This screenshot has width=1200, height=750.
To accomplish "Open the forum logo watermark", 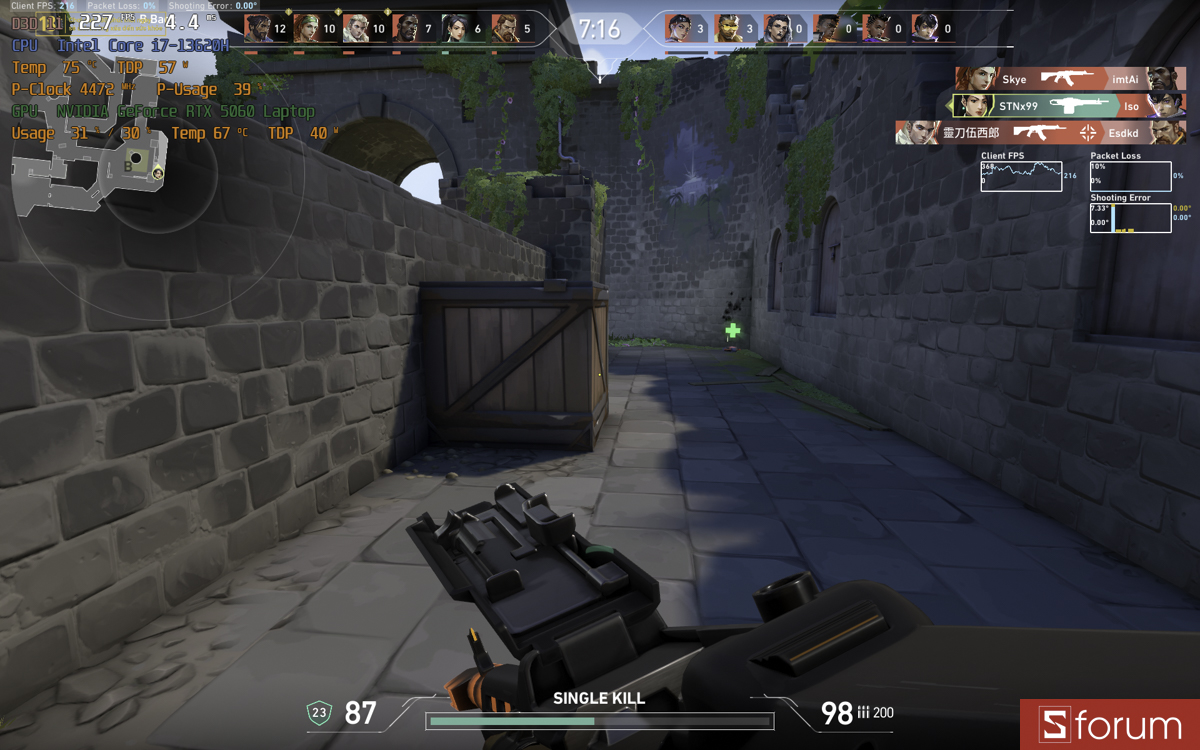I will [1110, 725].
